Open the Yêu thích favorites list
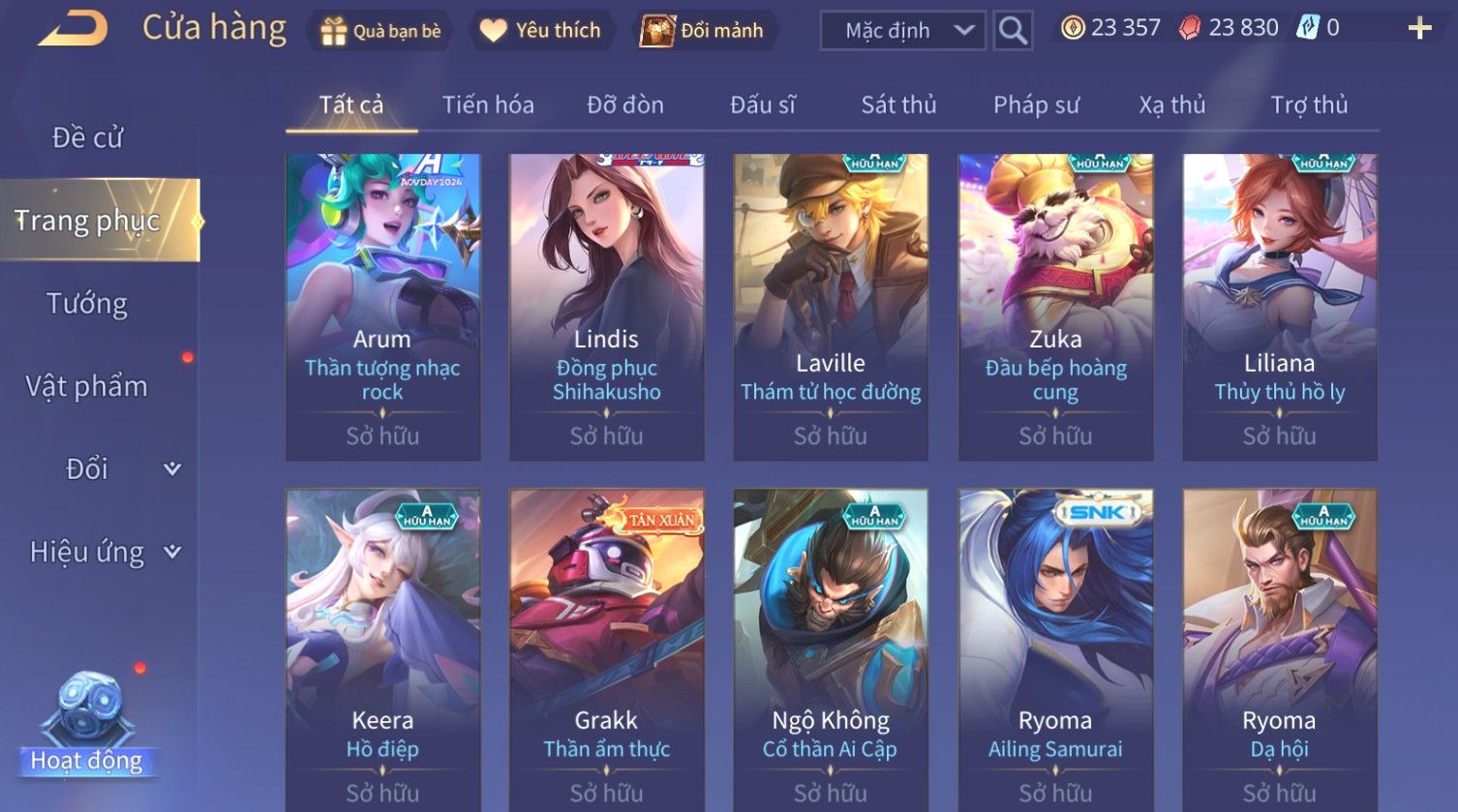Viewport: 1458px width, 812px height. click(x=541, y=31)
